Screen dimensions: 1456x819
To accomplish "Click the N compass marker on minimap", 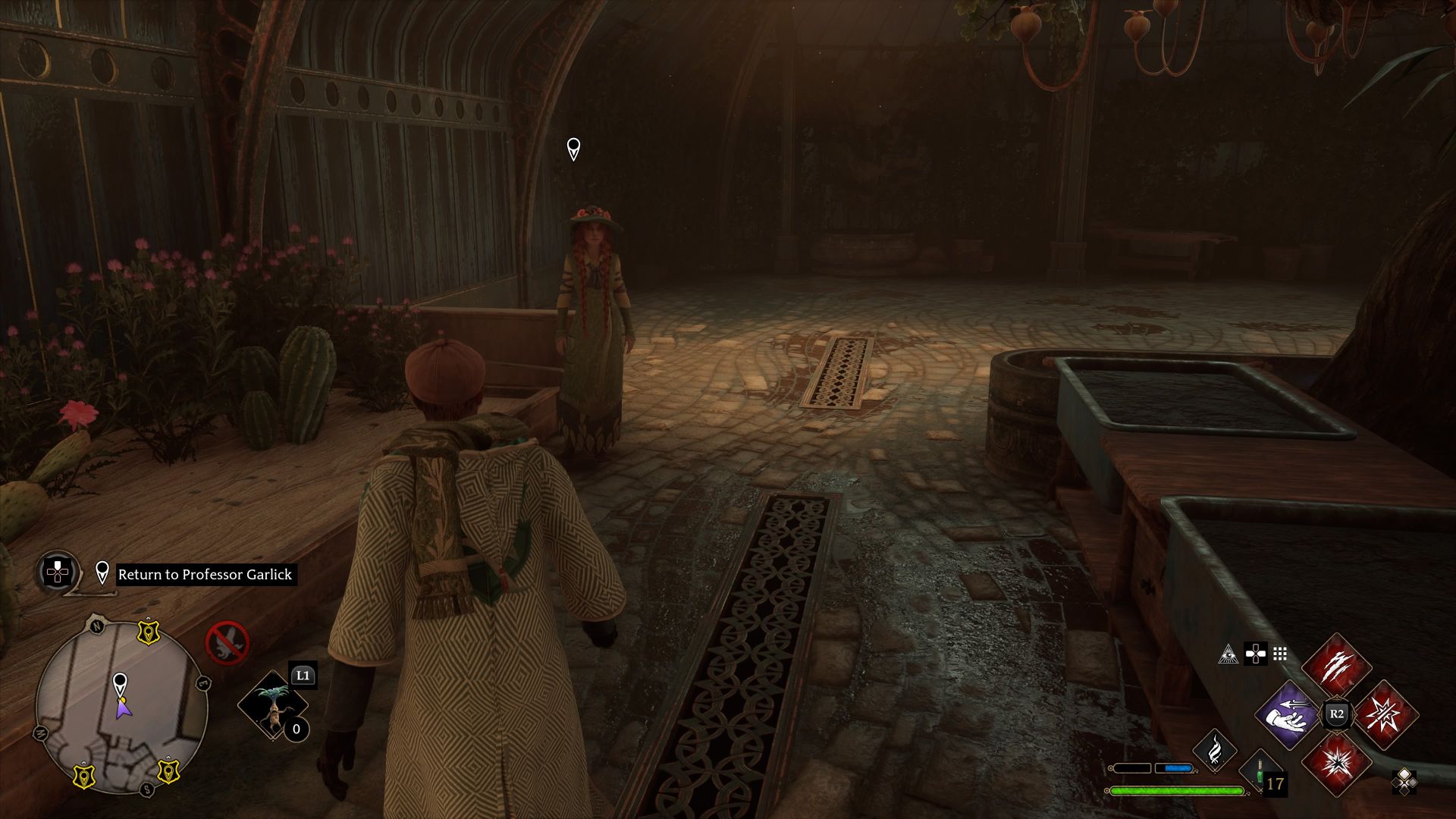I will click(x=98, y=626).
